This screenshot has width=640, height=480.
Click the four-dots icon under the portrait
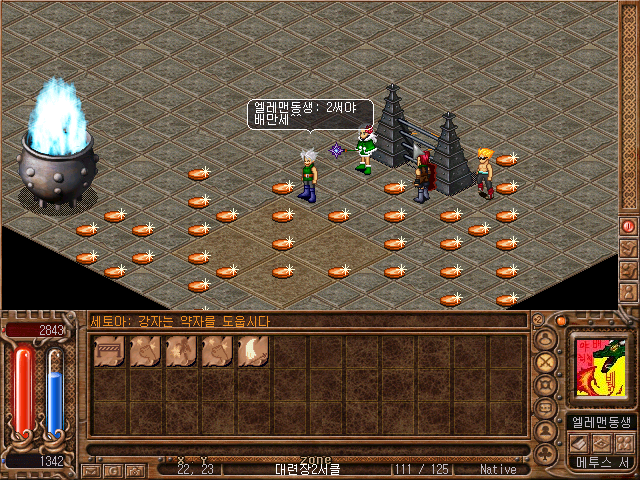[x=623, y=442]
